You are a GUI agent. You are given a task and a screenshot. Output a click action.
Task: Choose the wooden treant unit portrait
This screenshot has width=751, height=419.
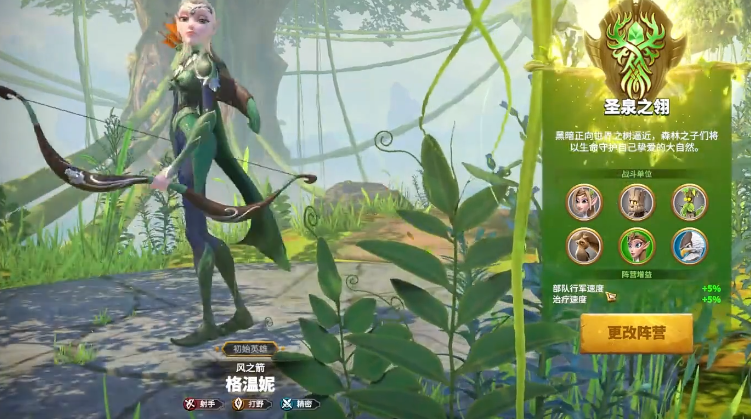[x=636, y=201]
